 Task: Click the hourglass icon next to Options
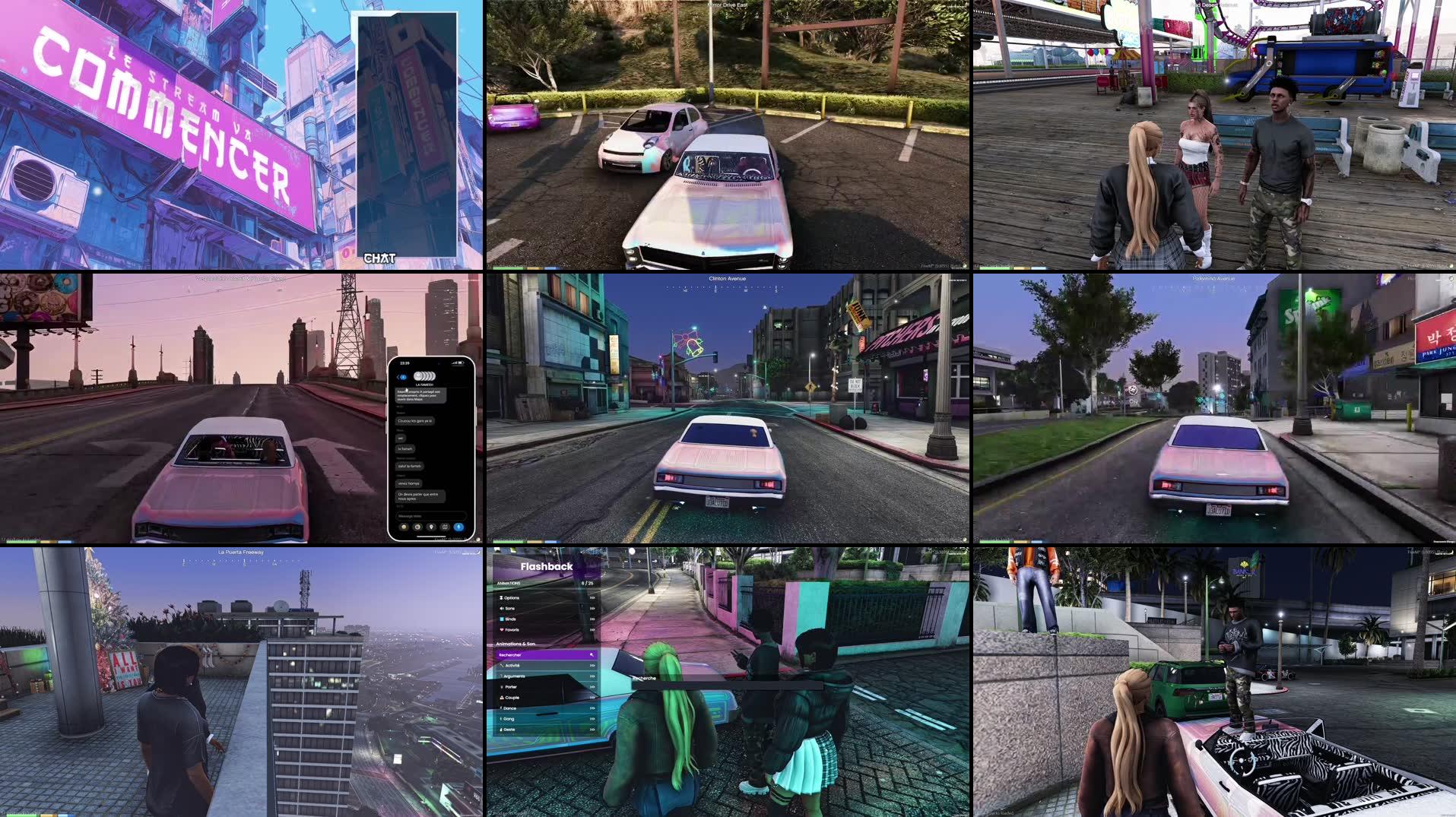[x=502, y=597]
